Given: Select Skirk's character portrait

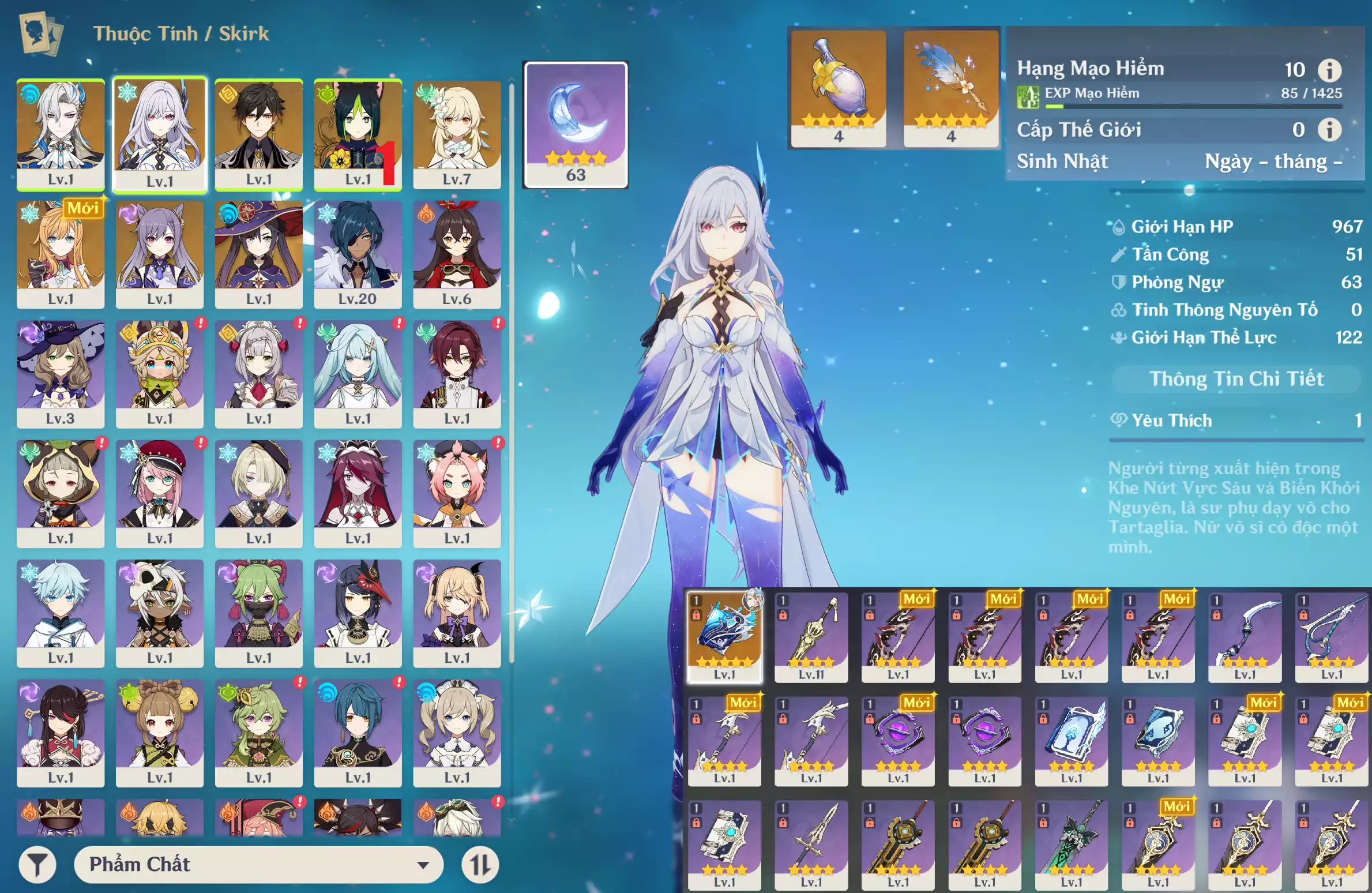Looking at the screenshot, I should 160,134.
